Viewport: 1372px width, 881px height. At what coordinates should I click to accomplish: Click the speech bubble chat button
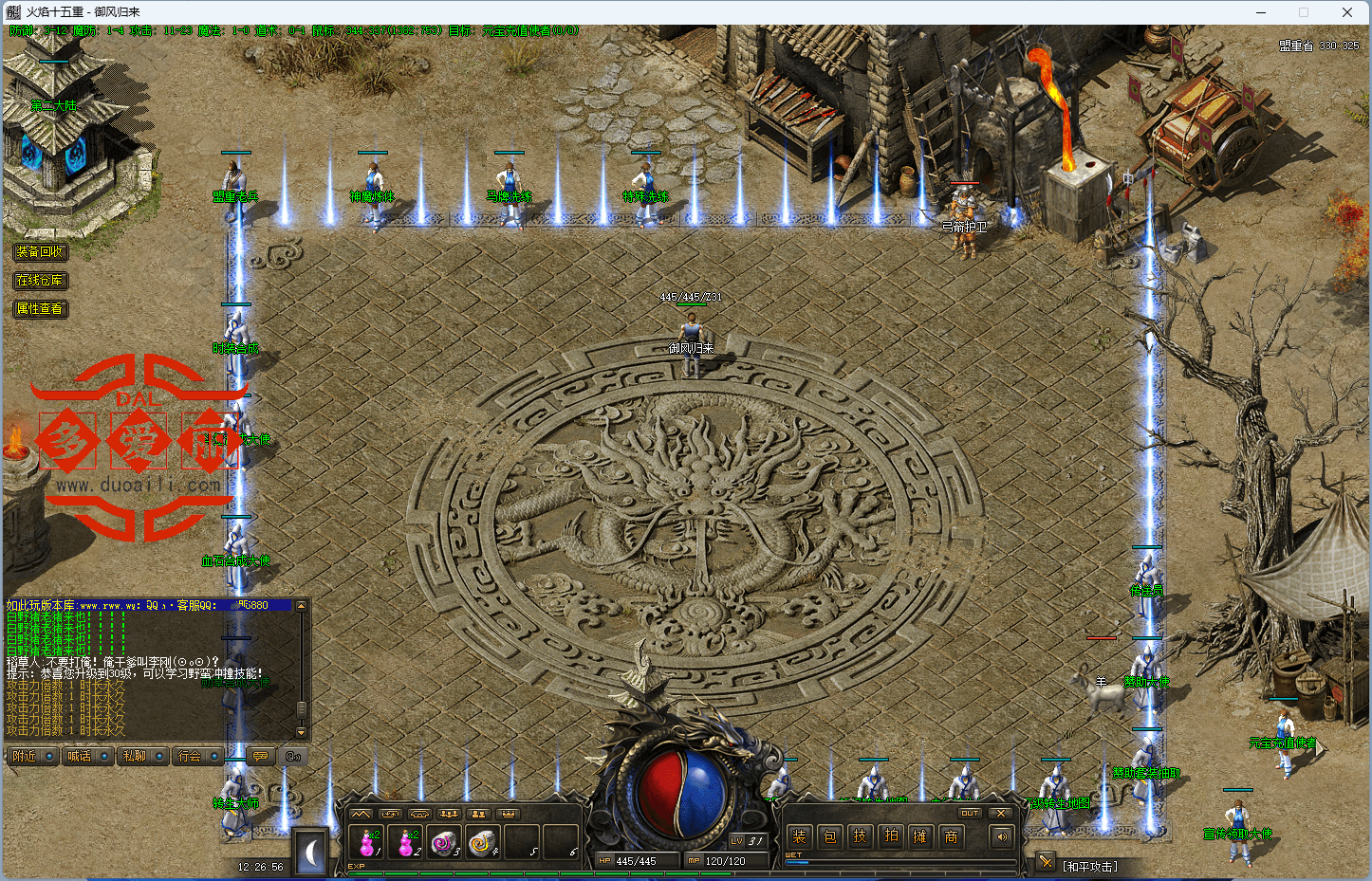pyautogui.click(x=259, y=756)
